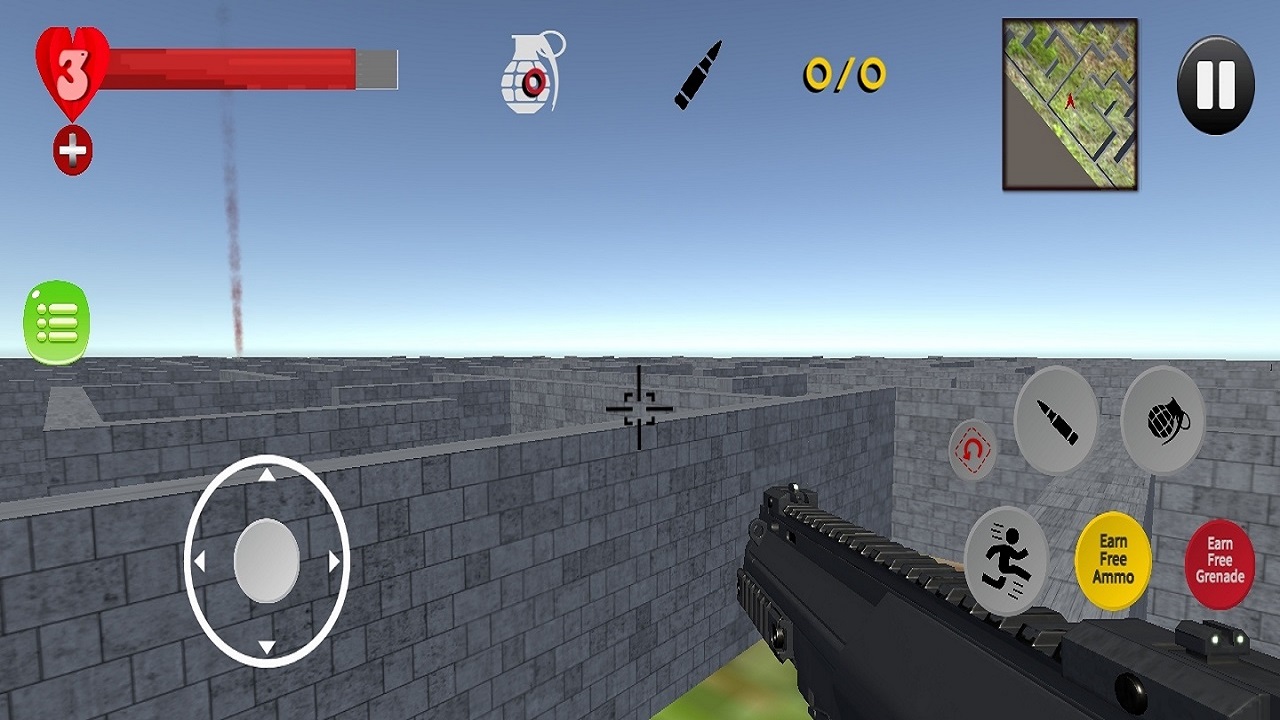Image resolution: width=1280 pixels, height=720 pixels.
Task: Tap the up arrow on the joystick
Action: [266, 476]
